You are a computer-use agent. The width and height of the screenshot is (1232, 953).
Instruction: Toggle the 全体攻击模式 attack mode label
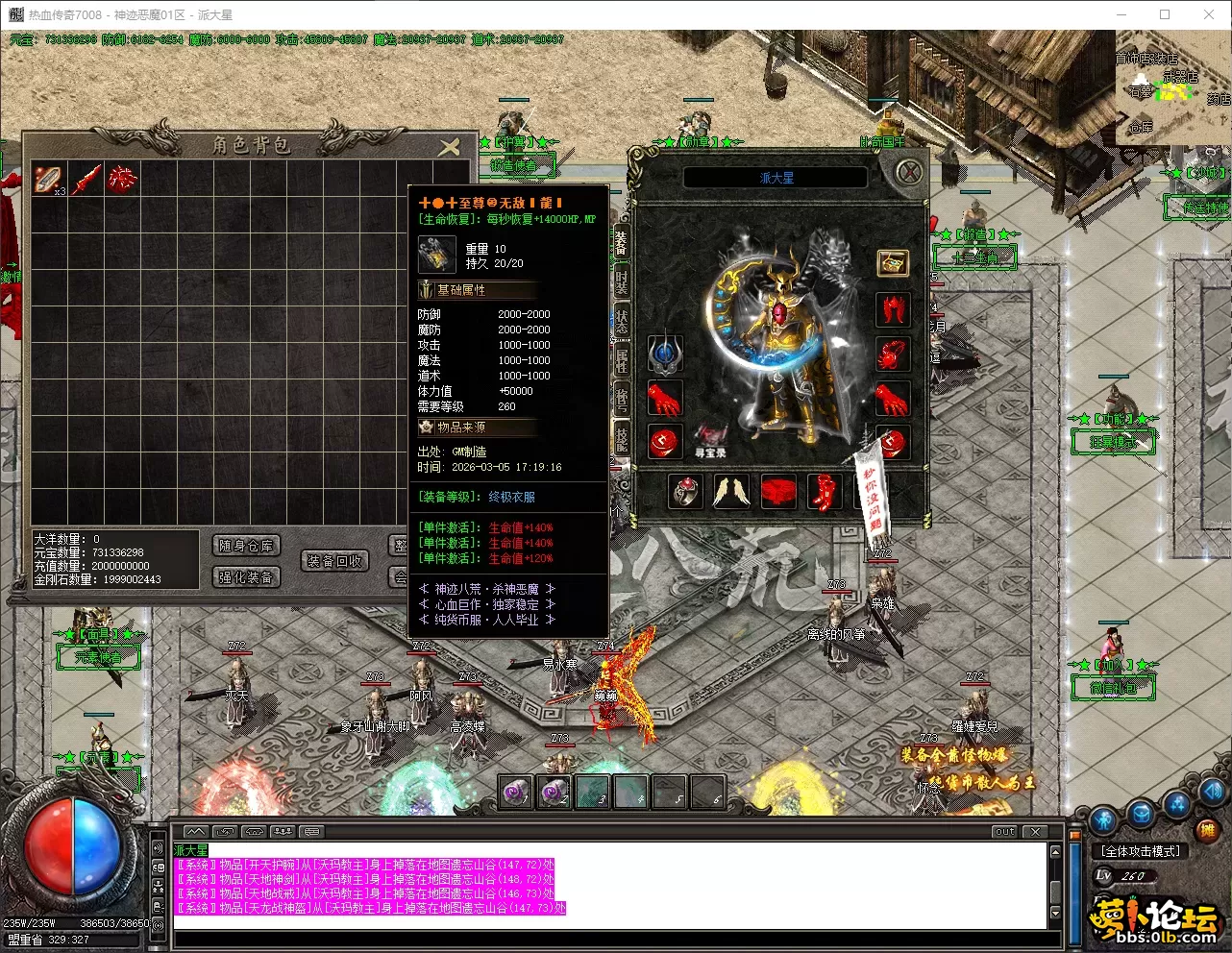point(1141,851)
